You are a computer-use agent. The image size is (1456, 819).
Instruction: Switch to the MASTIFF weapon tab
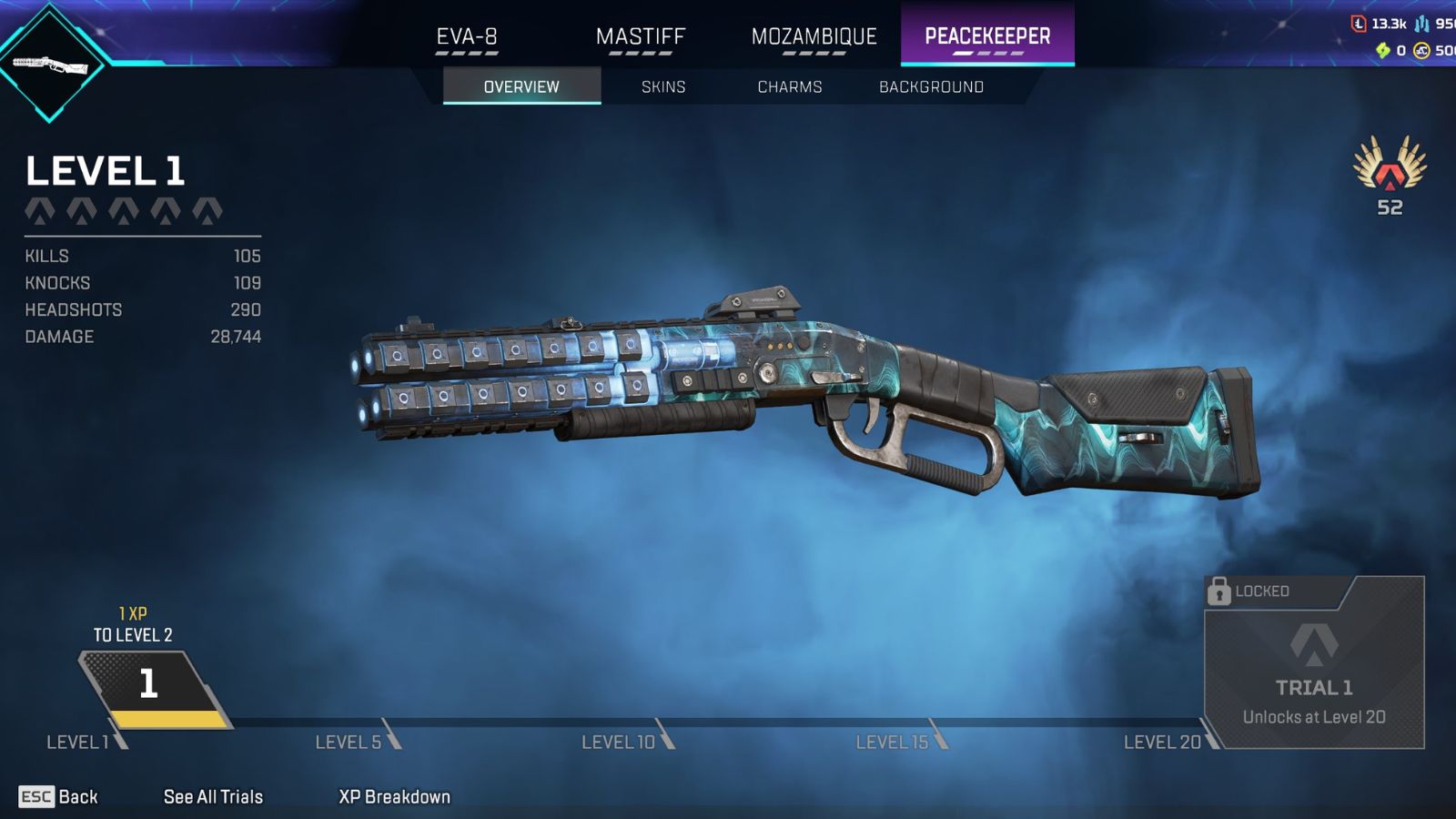[639, 36]
